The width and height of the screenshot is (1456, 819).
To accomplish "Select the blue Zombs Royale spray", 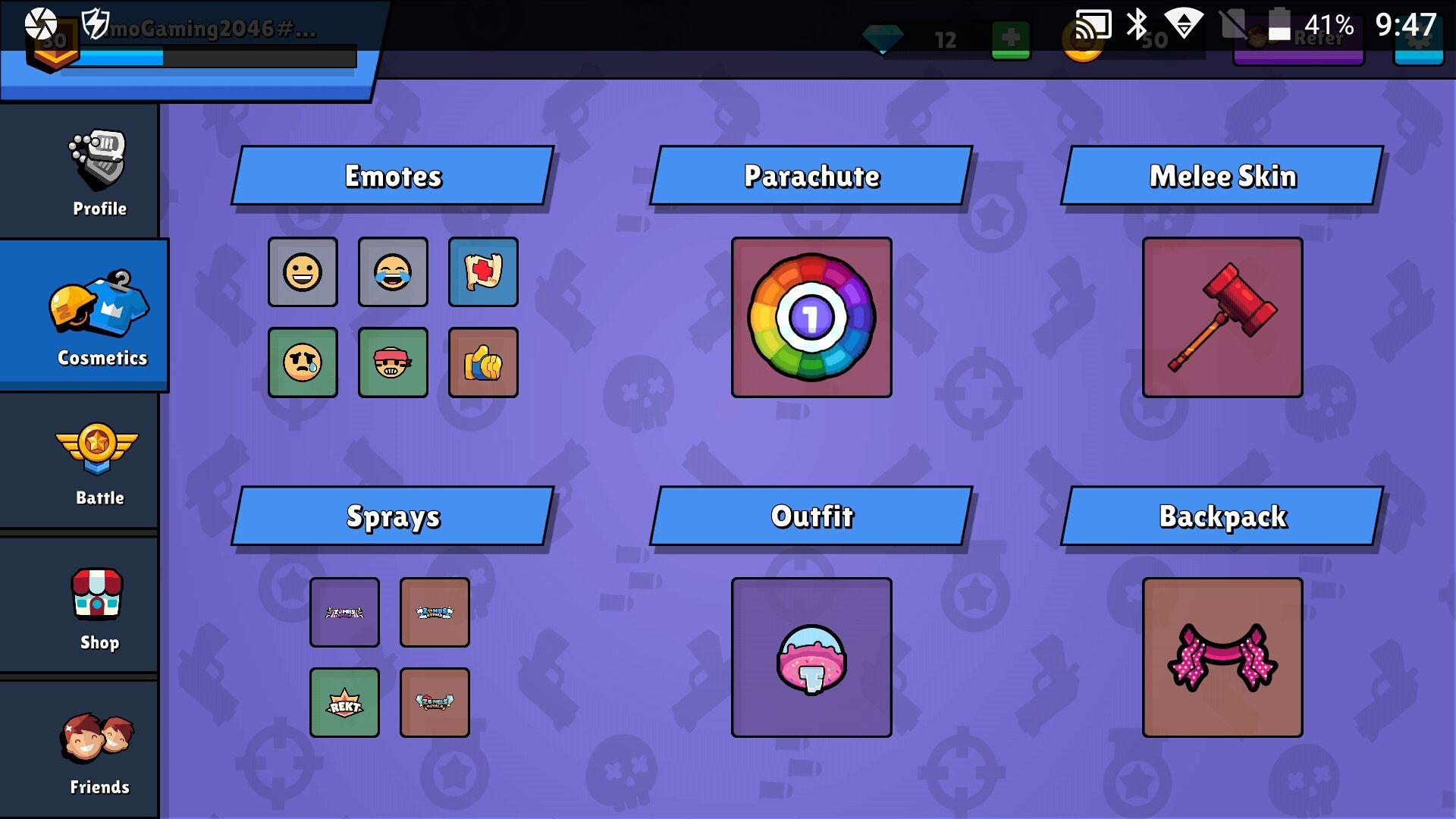I will [x=435, y=613].
